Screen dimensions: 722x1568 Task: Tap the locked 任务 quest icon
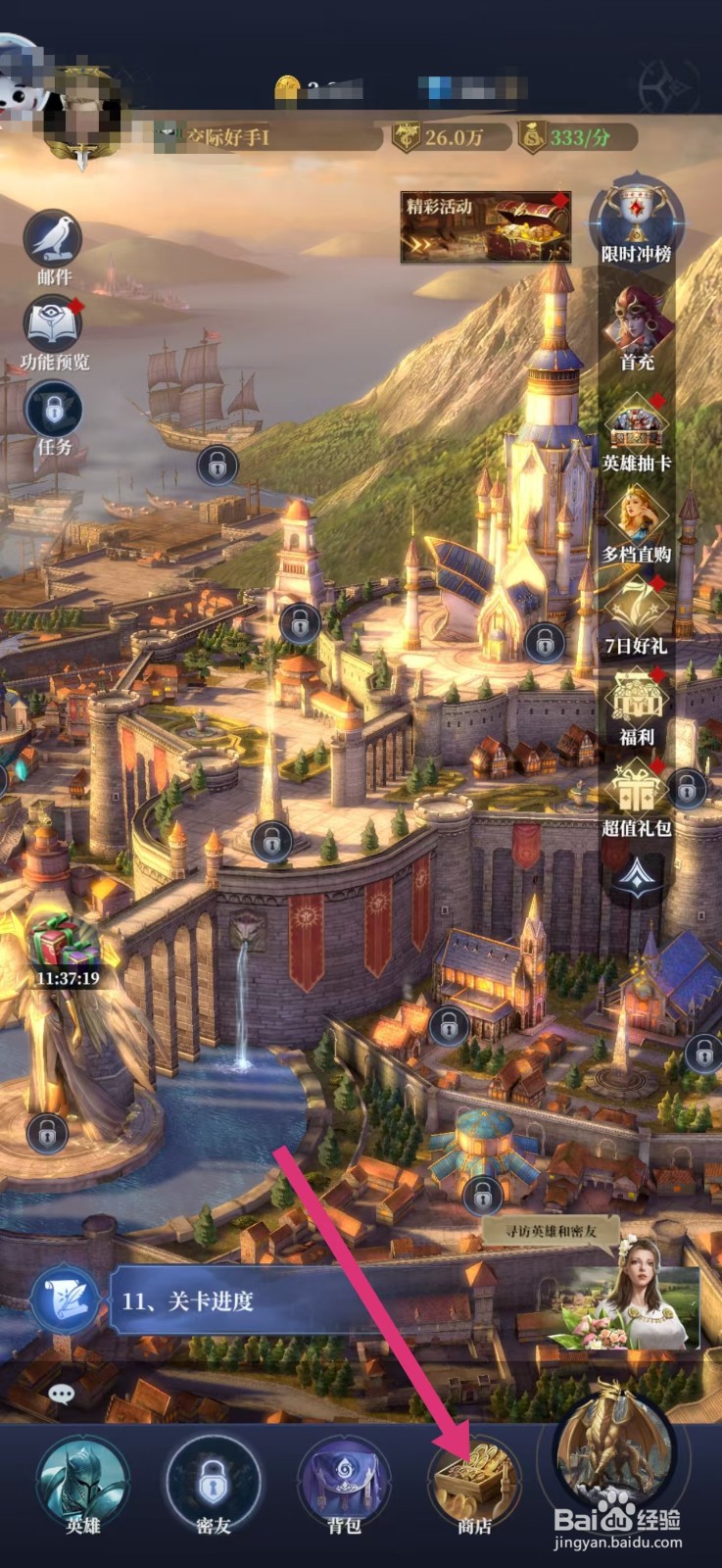click(53, 412)
